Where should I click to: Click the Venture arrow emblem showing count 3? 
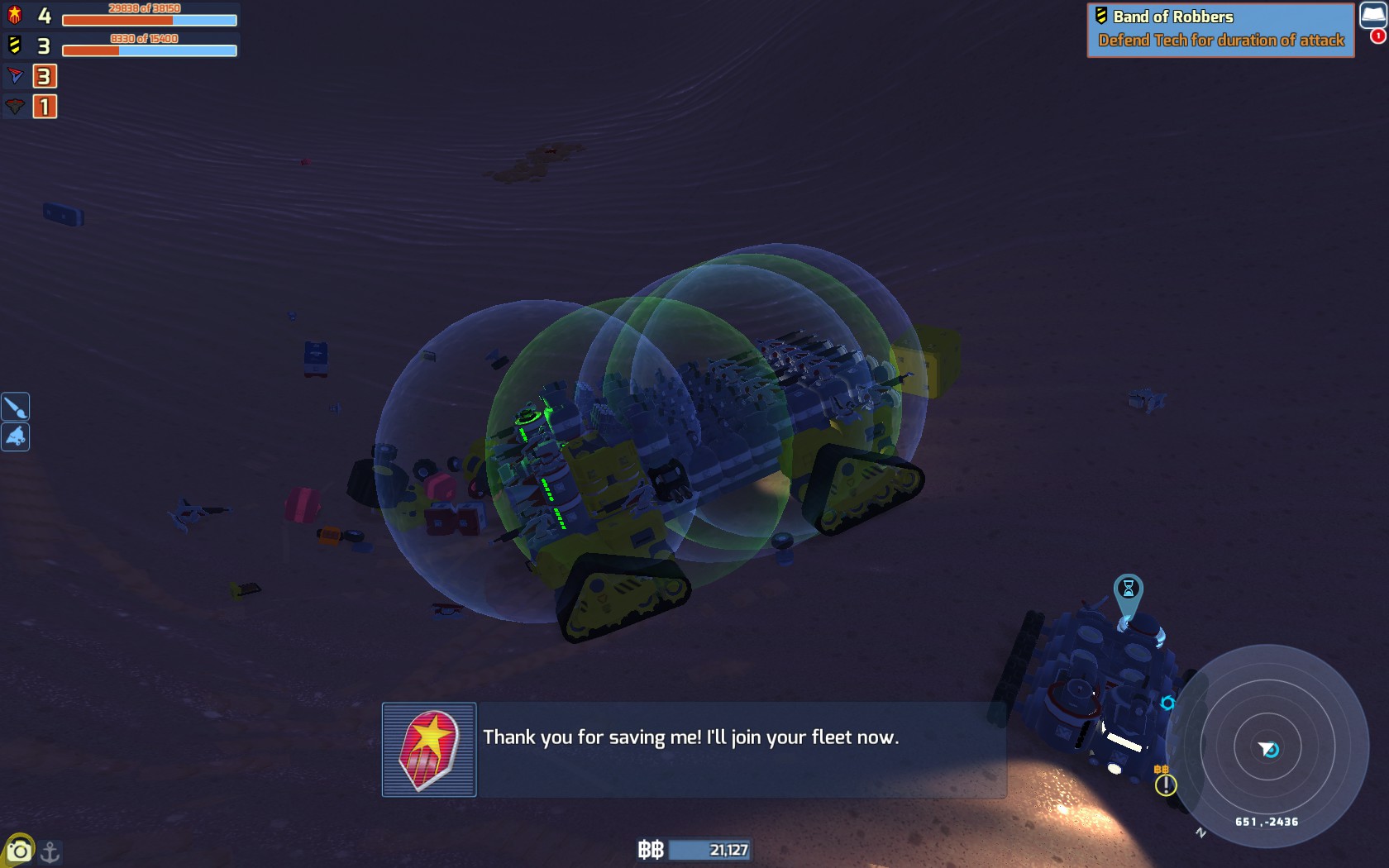point(15,76)
